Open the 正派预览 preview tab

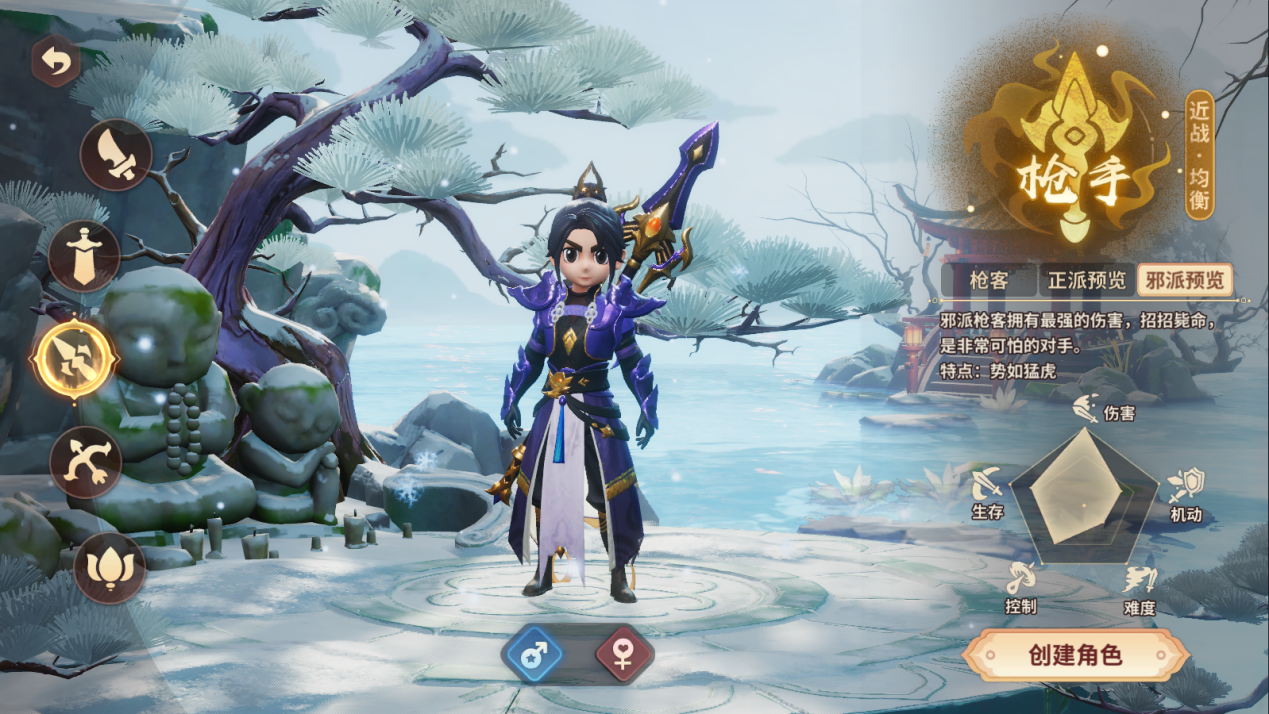pos(1086,280)
